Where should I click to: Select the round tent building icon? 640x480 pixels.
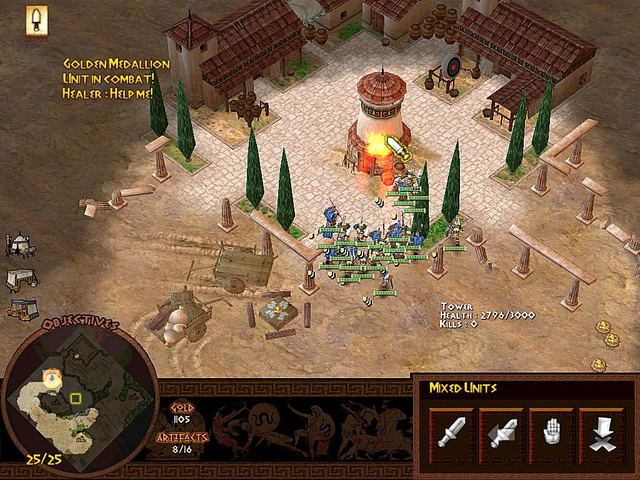coord(20,244)
